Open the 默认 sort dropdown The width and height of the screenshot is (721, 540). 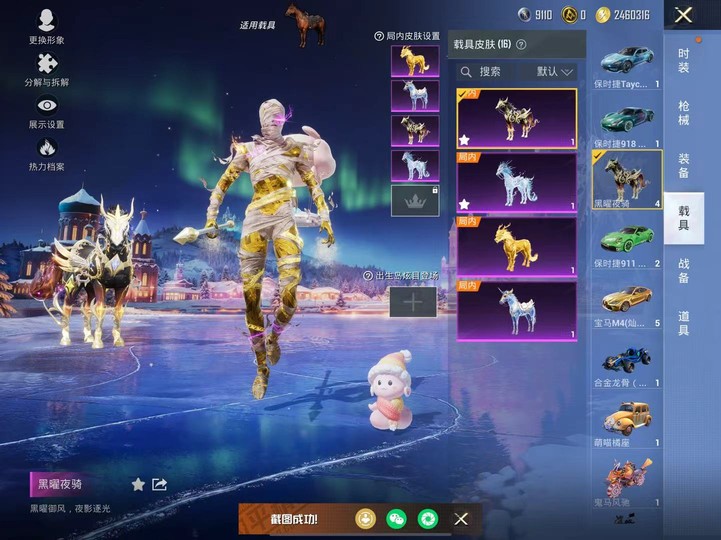(x=555, y=72)
